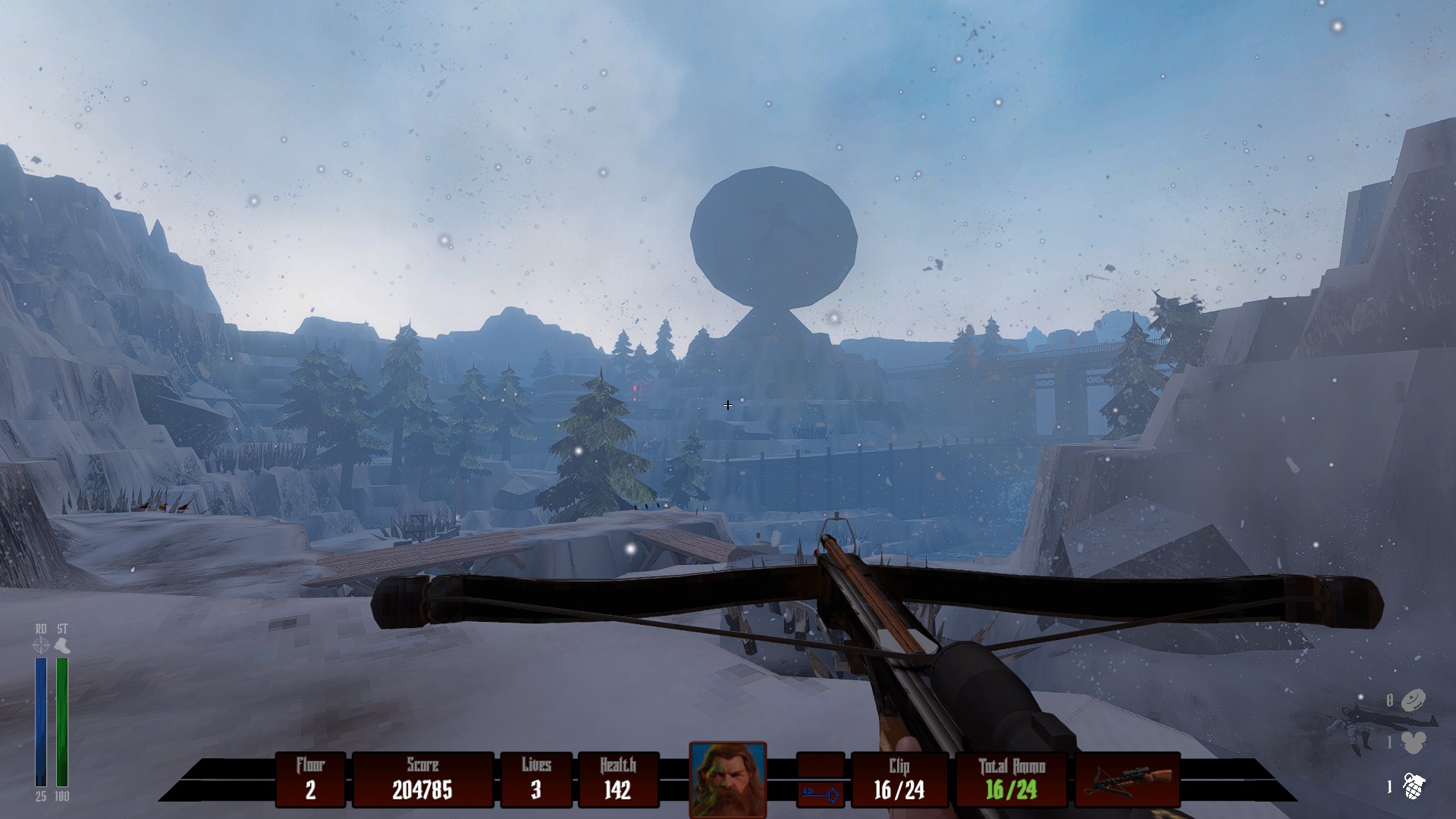Select the blue key icon
Image resolution: width=1456 pixels, height=819 pixels.
coord(821,794)
